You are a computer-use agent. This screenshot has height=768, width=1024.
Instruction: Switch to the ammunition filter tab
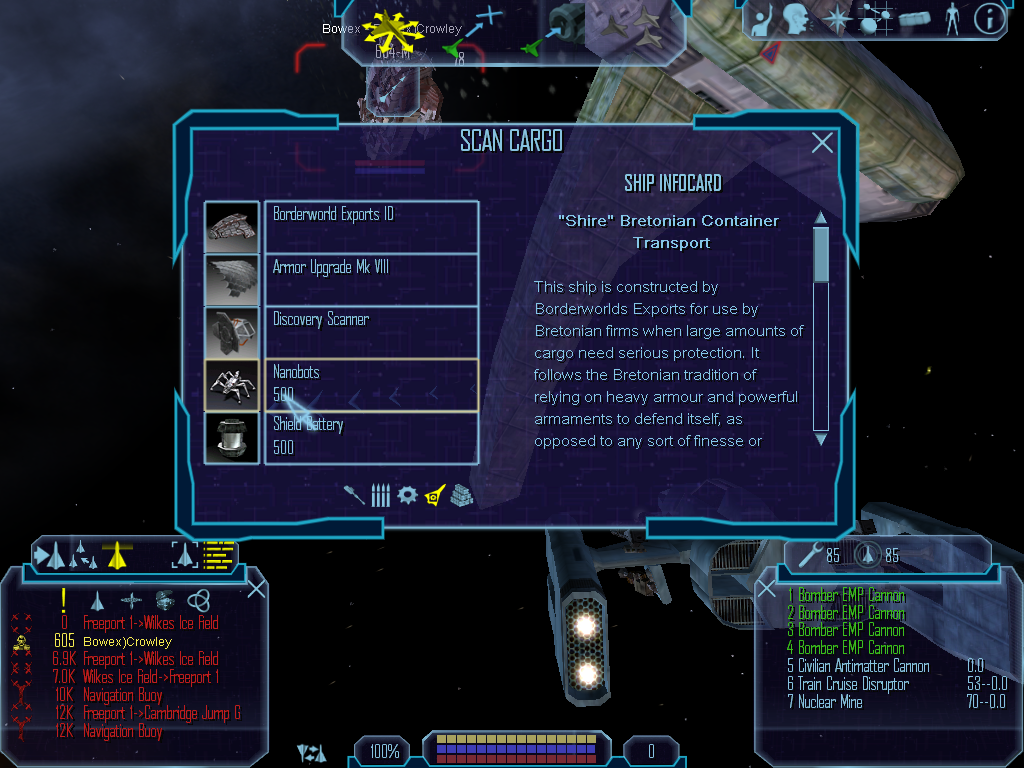(x=380, y=495)
